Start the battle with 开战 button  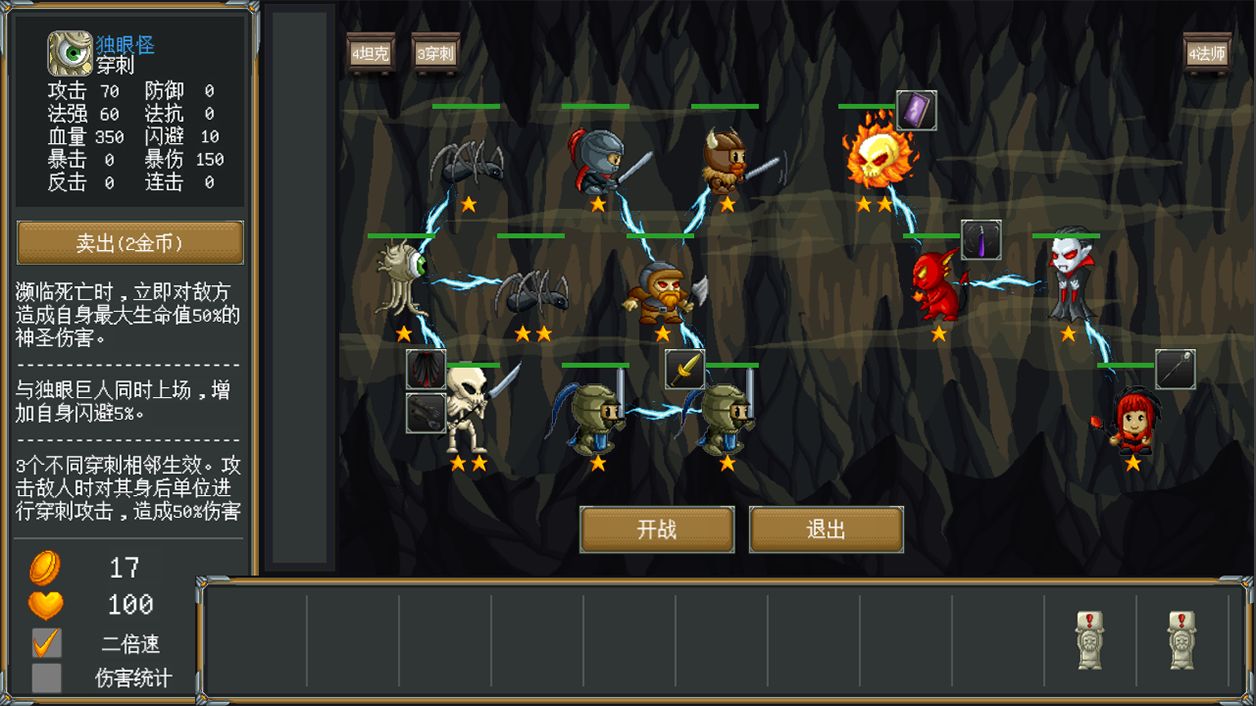(657, 529)
